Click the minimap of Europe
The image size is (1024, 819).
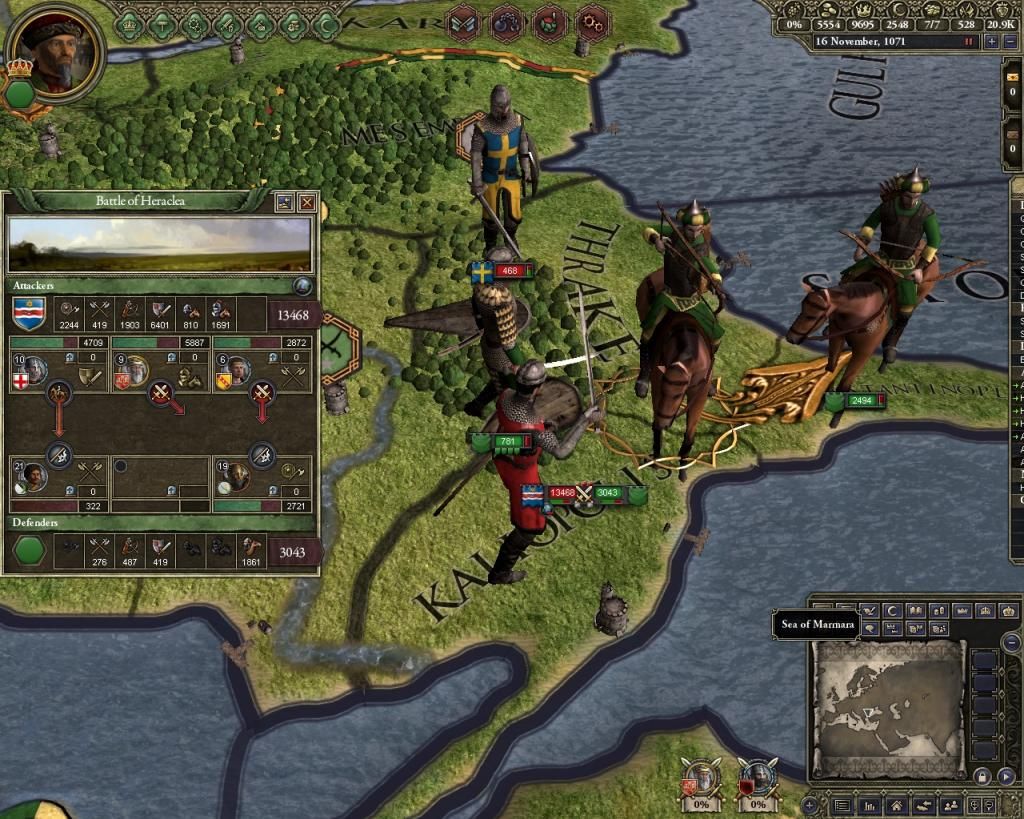(x=888, y=708)
